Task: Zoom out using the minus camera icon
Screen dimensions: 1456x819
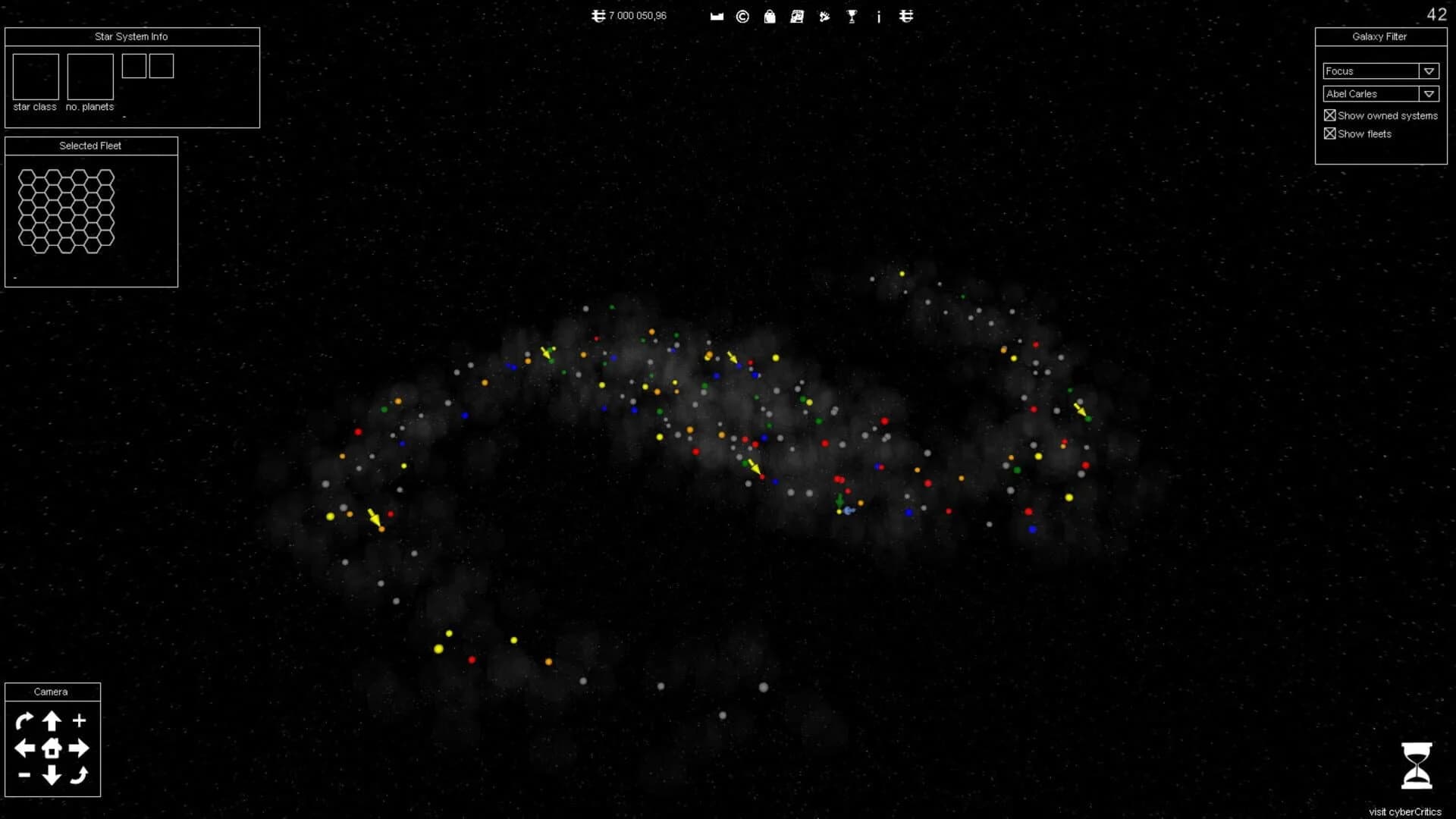Action: click(24, 776)
